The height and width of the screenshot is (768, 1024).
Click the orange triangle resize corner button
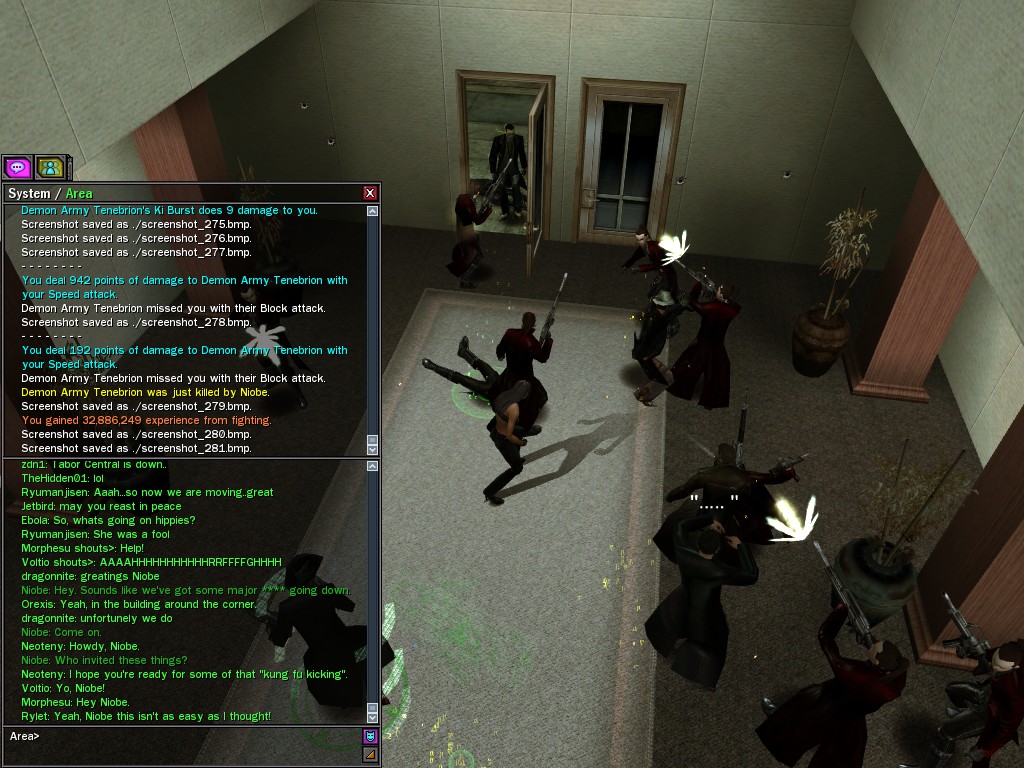[x=370, y=754]
